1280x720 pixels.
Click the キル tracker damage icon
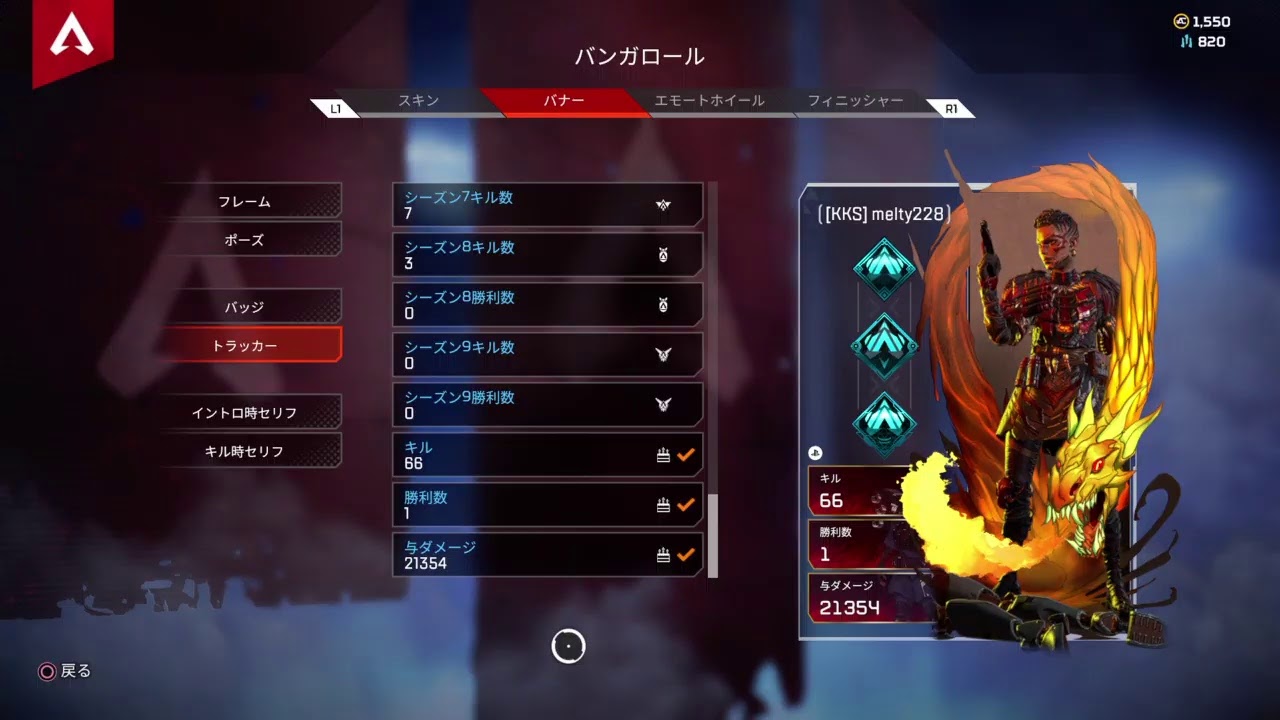click(x=664, y=454)
